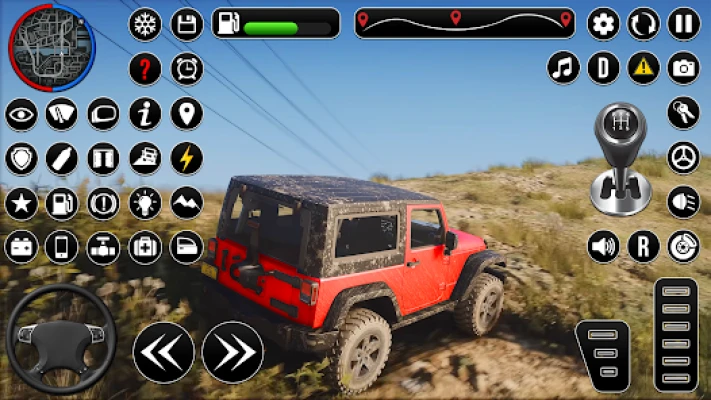
Task: Turn on the headlights icon
Action: (684, 201)
